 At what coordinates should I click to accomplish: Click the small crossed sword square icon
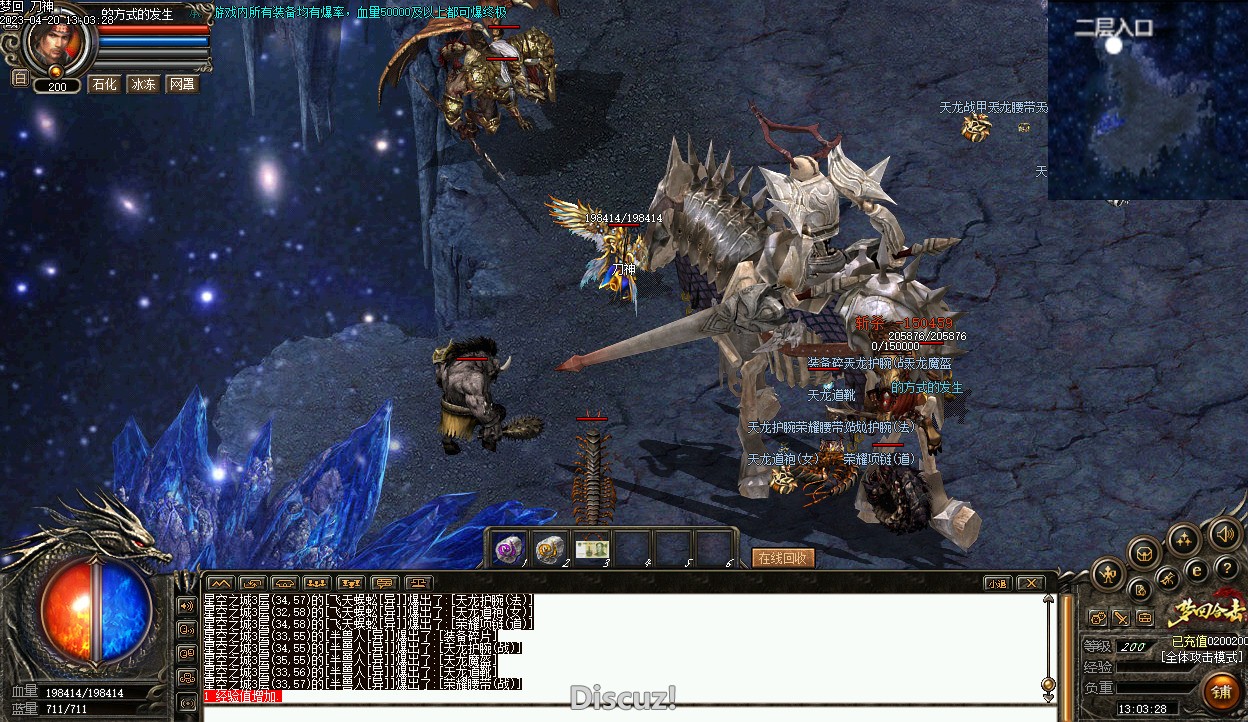pos(1121,618)
